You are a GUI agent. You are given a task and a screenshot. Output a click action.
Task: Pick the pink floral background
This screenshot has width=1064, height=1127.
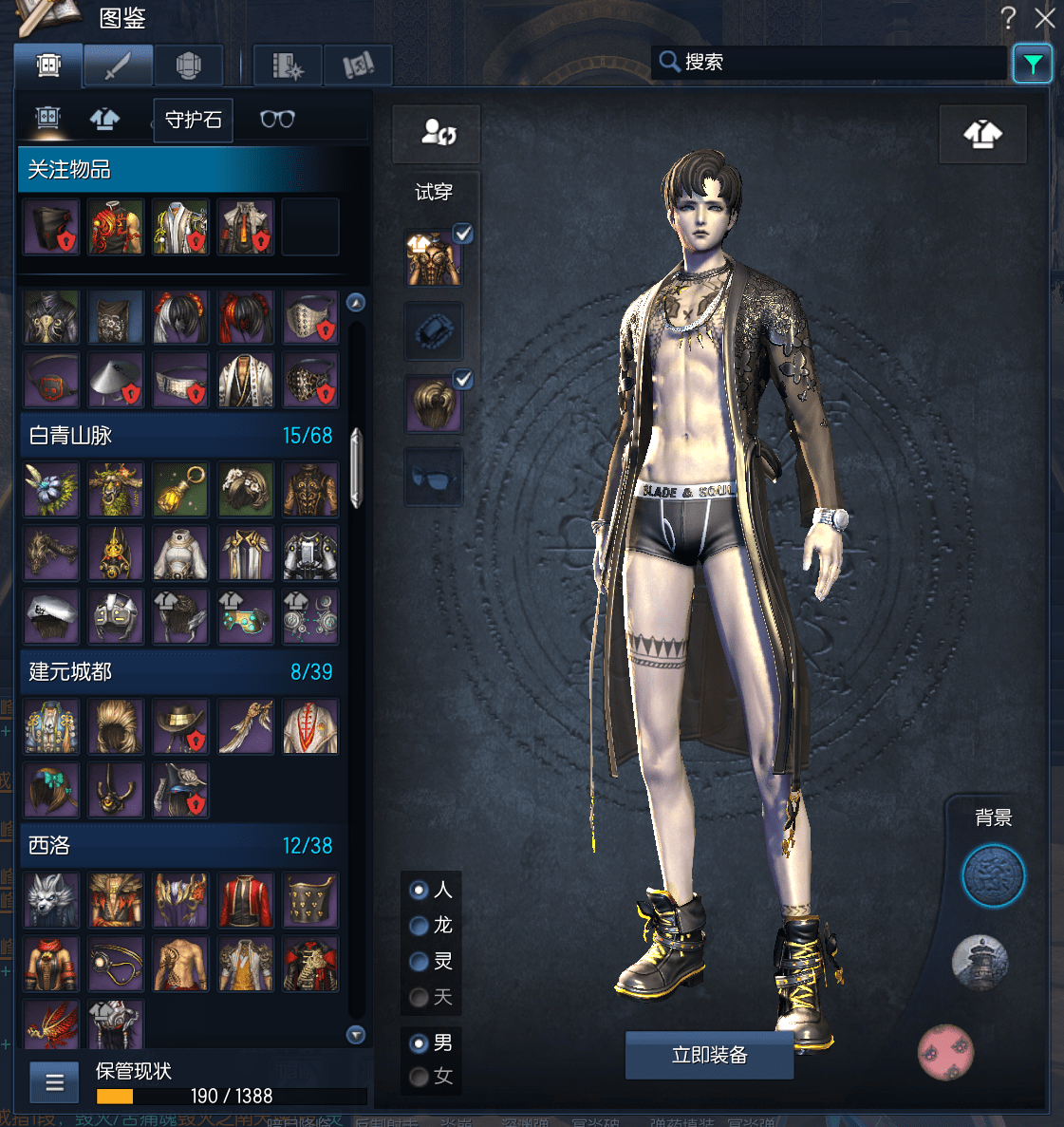[945, 1052]
